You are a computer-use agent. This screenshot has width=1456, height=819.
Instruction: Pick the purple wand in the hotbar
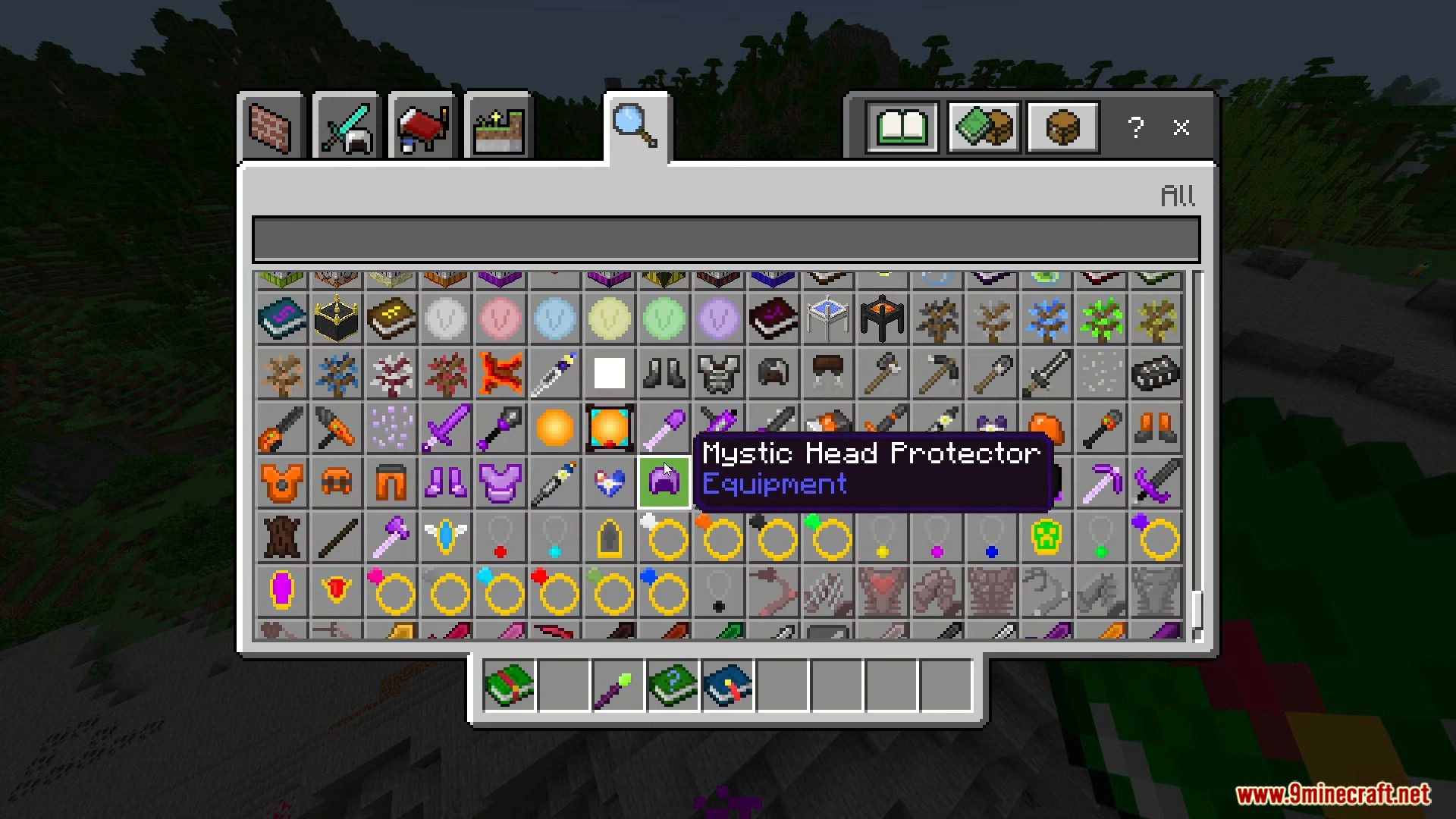pyautogui.click(x=618, y=686)
